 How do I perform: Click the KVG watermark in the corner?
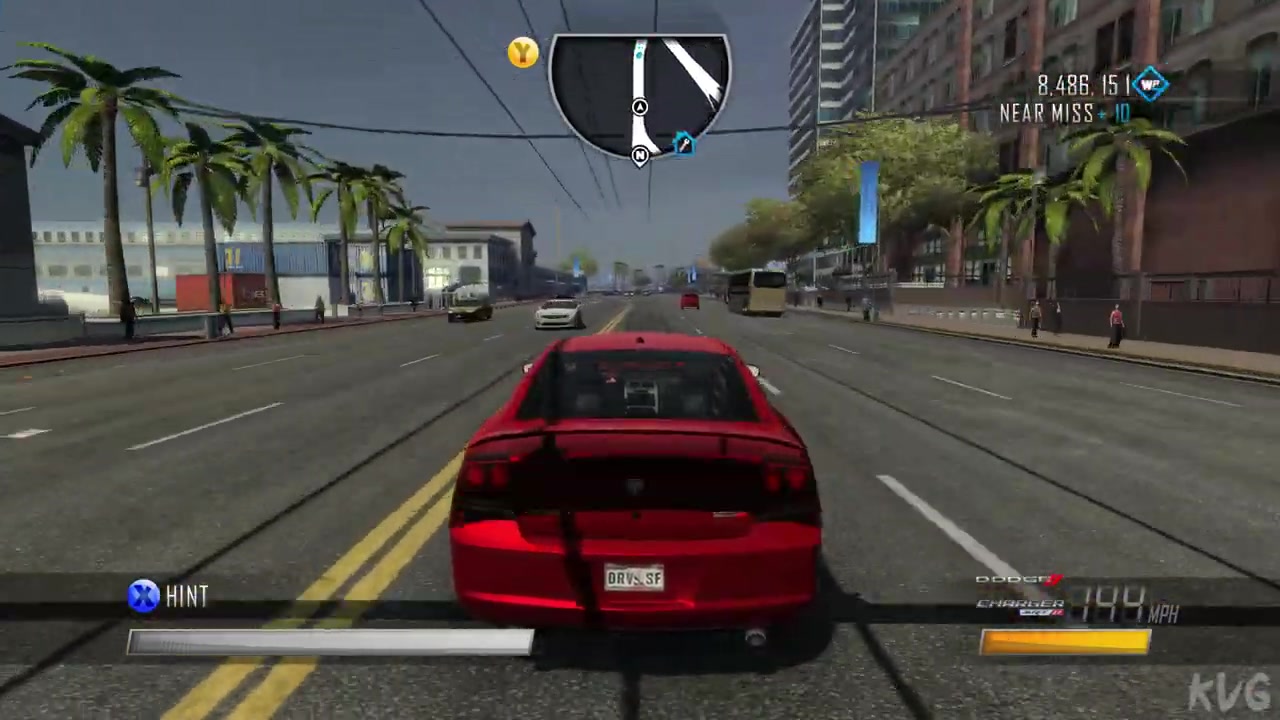tap(1230, 692)
